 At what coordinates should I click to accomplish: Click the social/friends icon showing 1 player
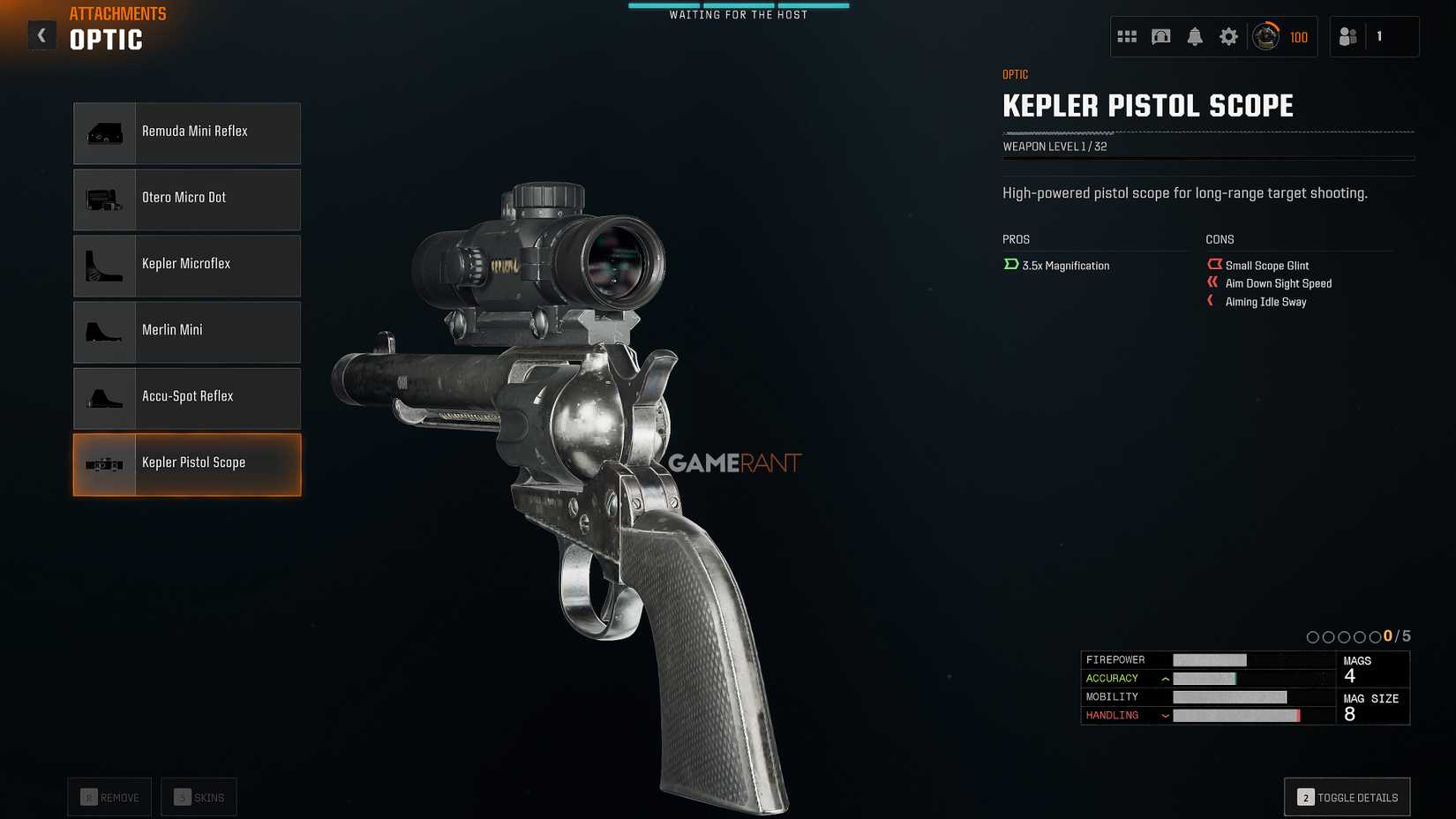pos(1347,36)
